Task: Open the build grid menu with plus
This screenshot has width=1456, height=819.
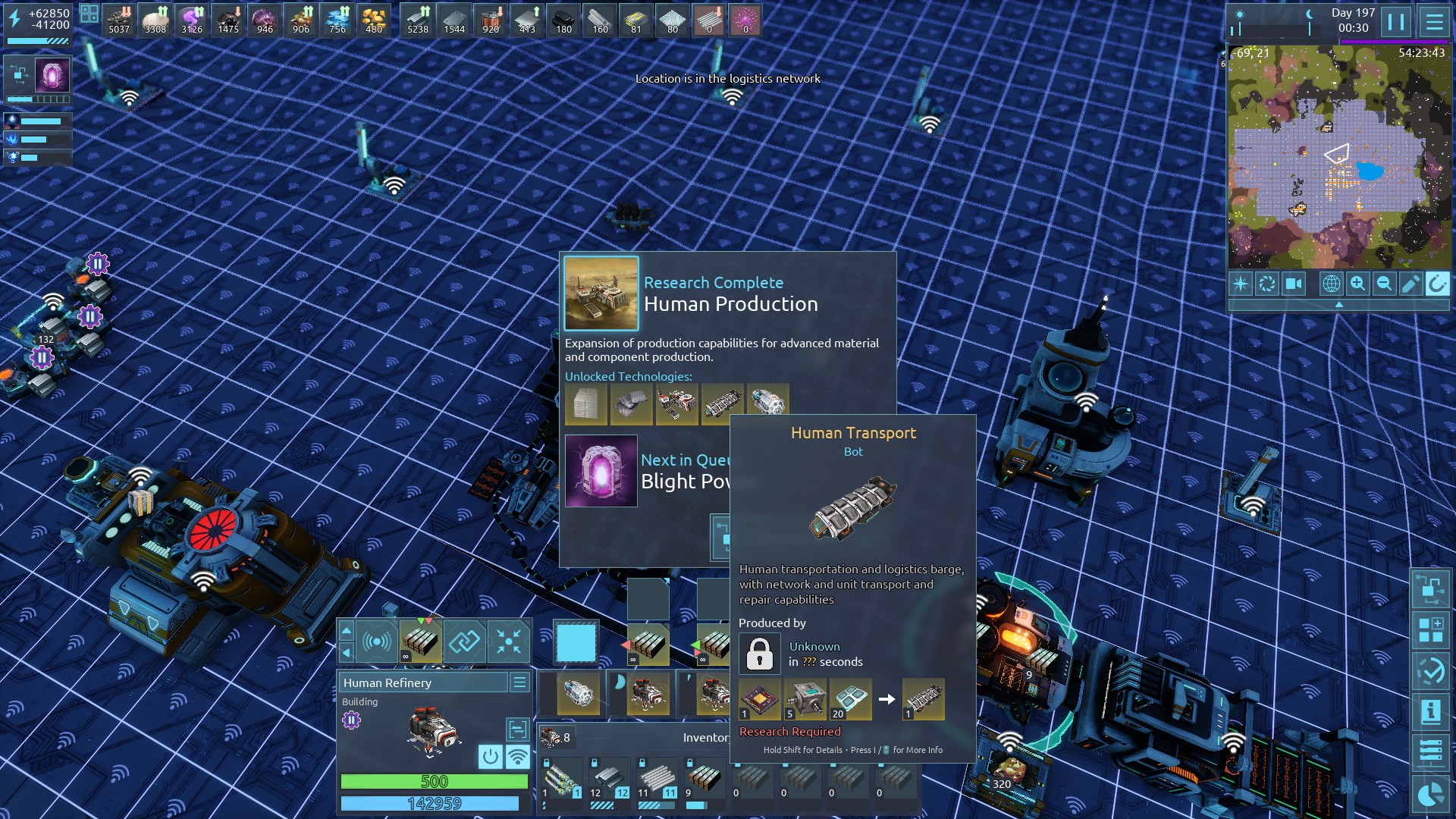Action: click(1430, 629)
